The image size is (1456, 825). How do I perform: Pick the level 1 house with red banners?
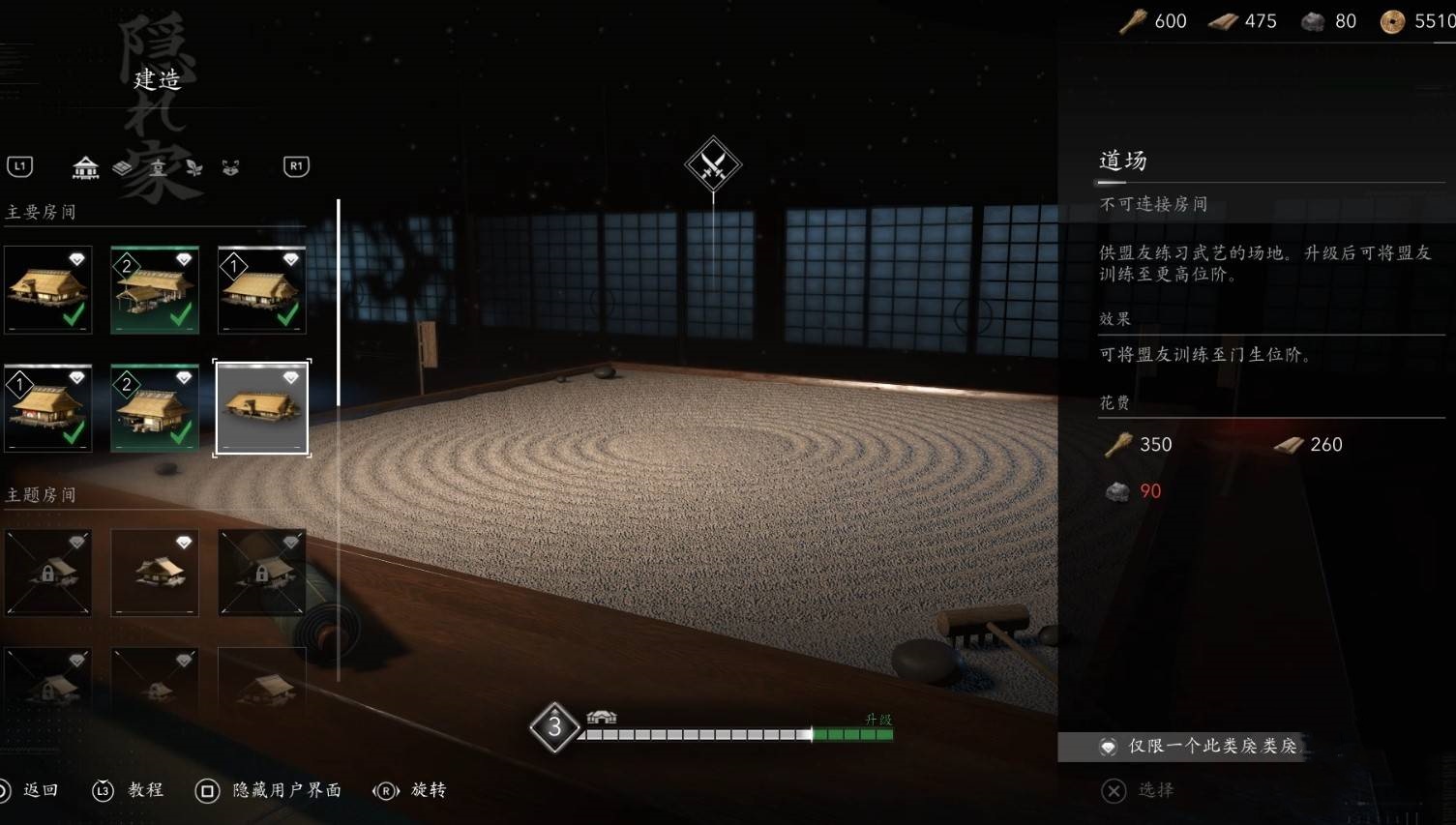click(48, 408)
